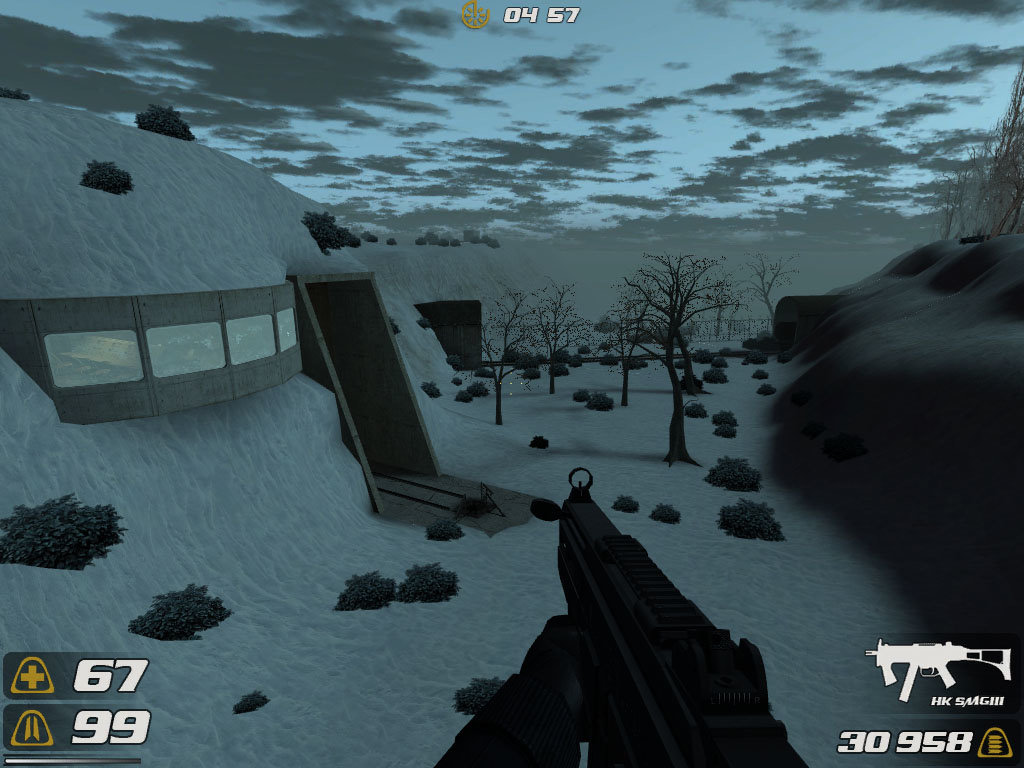Select the health cross icon
1024x768 pixels.
pos(33,677)
